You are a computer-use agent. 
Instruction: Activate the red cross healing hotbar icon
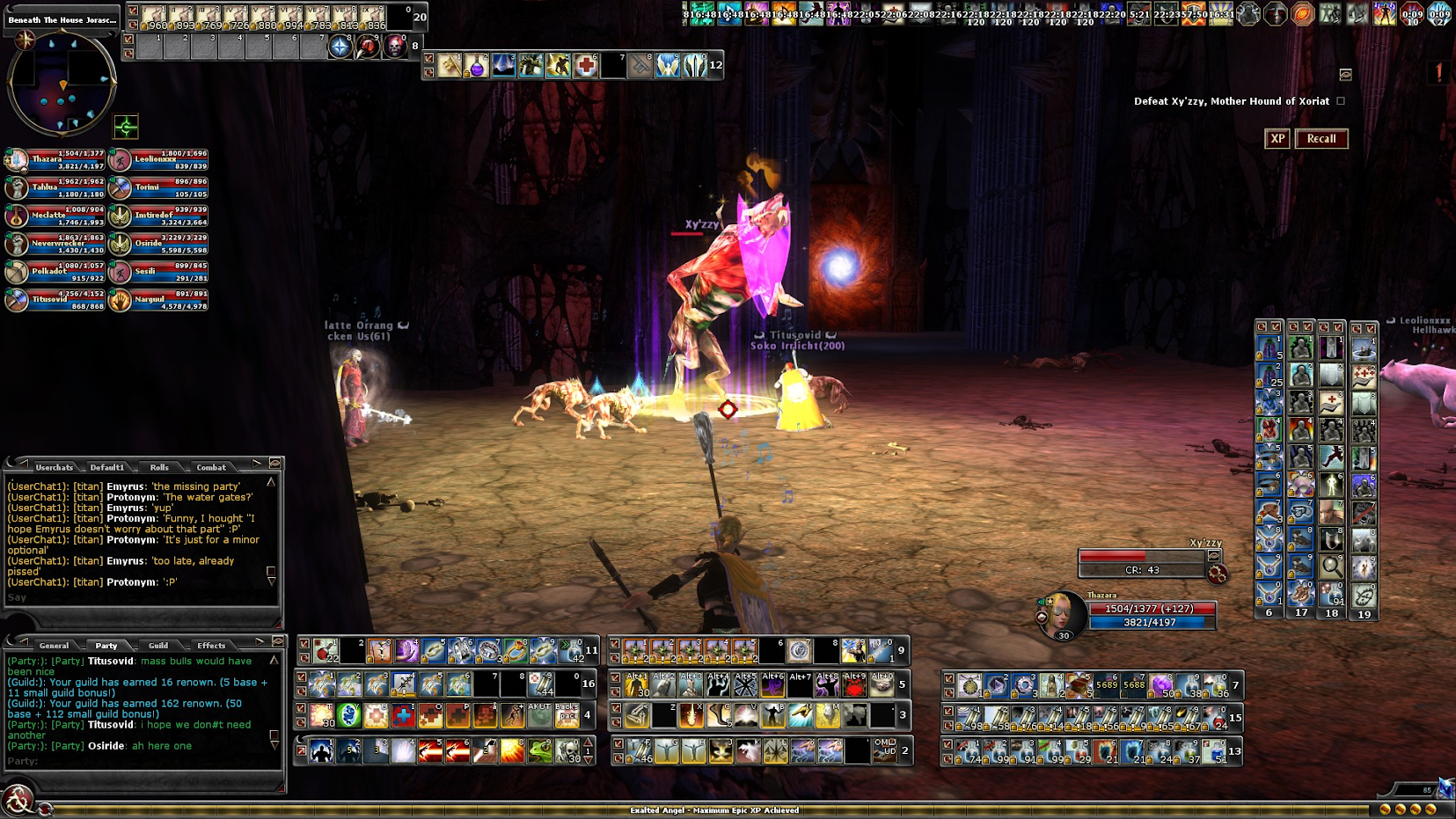pyautogui.click(x=586, y=65)
